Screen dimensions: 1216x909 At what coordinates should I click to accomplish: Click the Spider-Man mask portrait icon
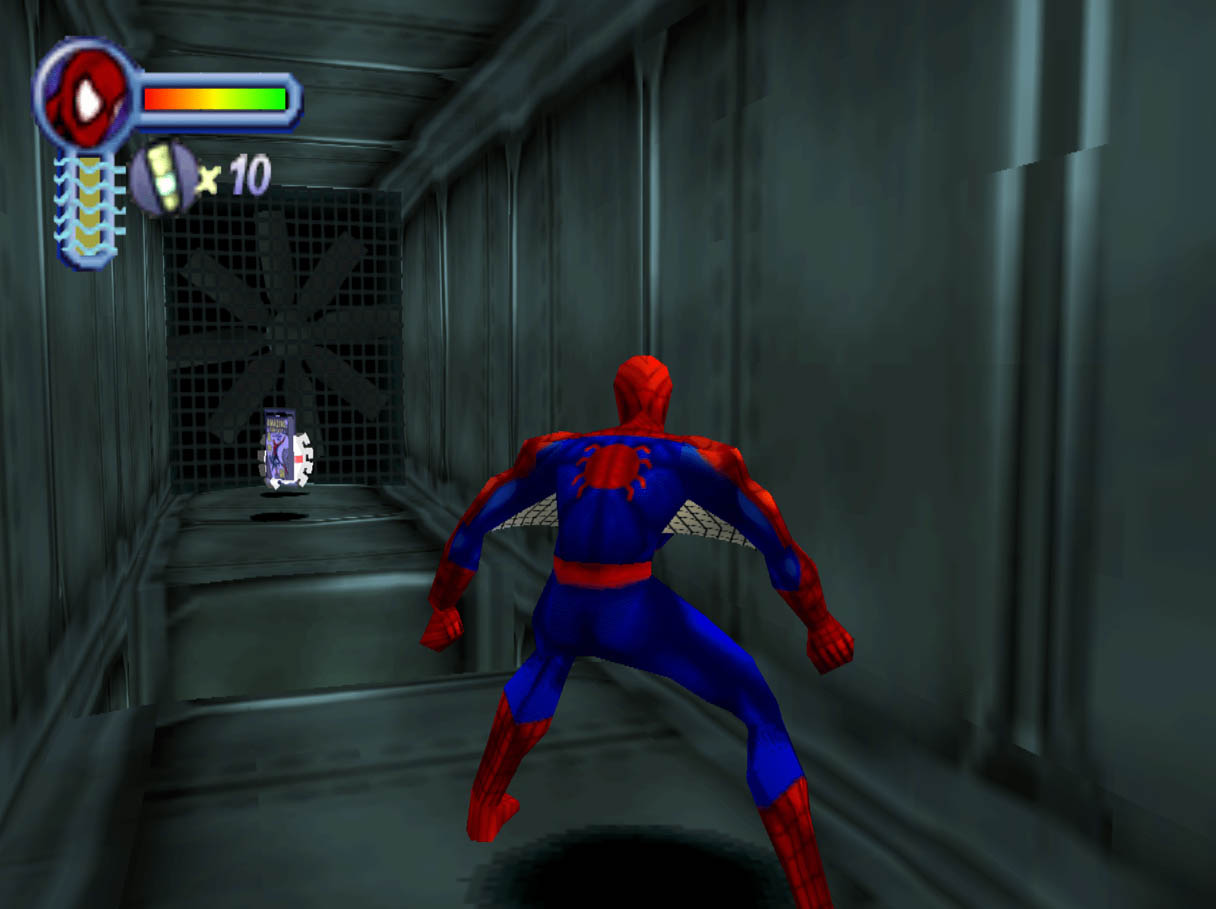click(x=86, y=94)
